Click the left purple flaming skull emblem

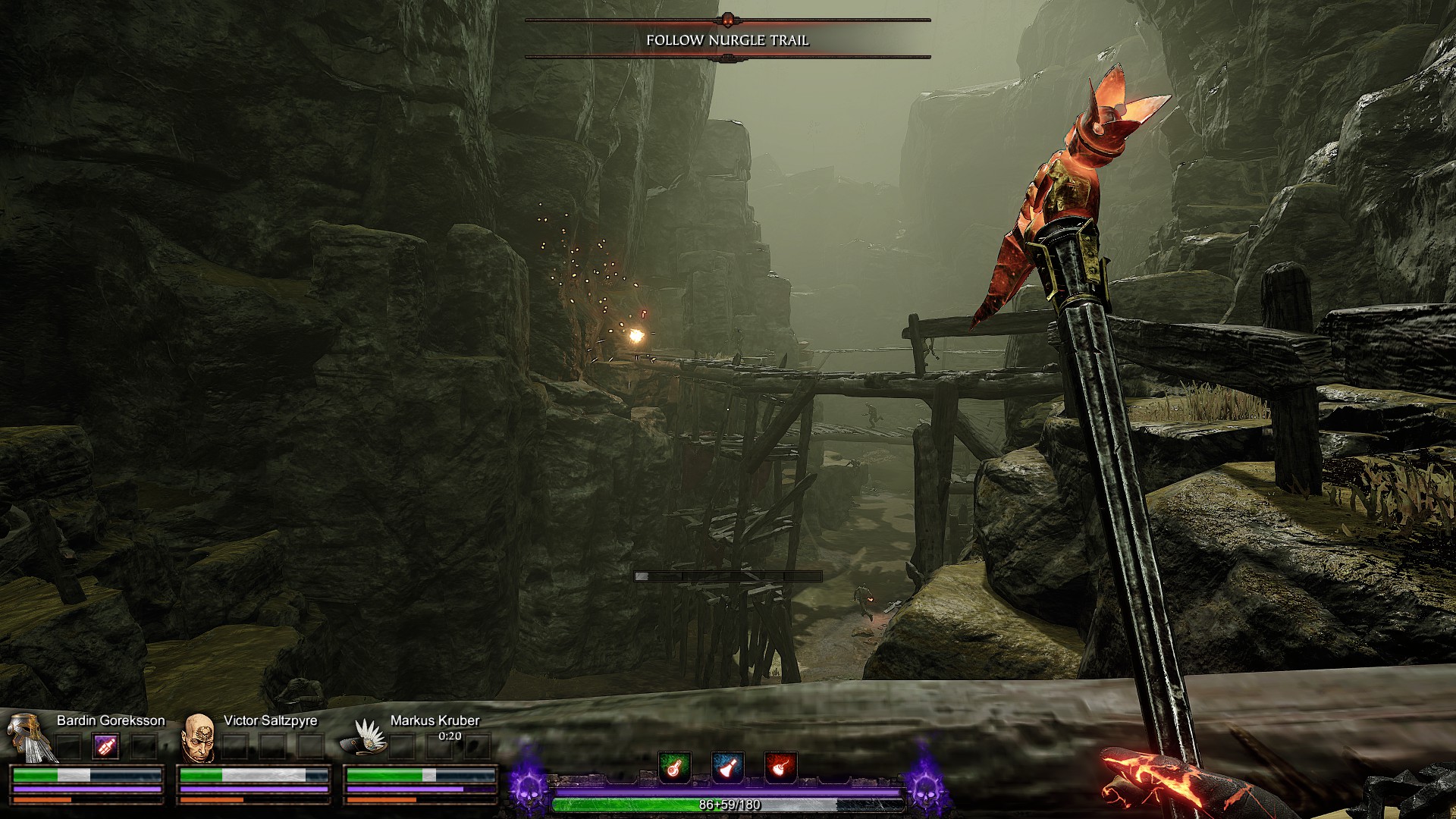pos(529,786)
